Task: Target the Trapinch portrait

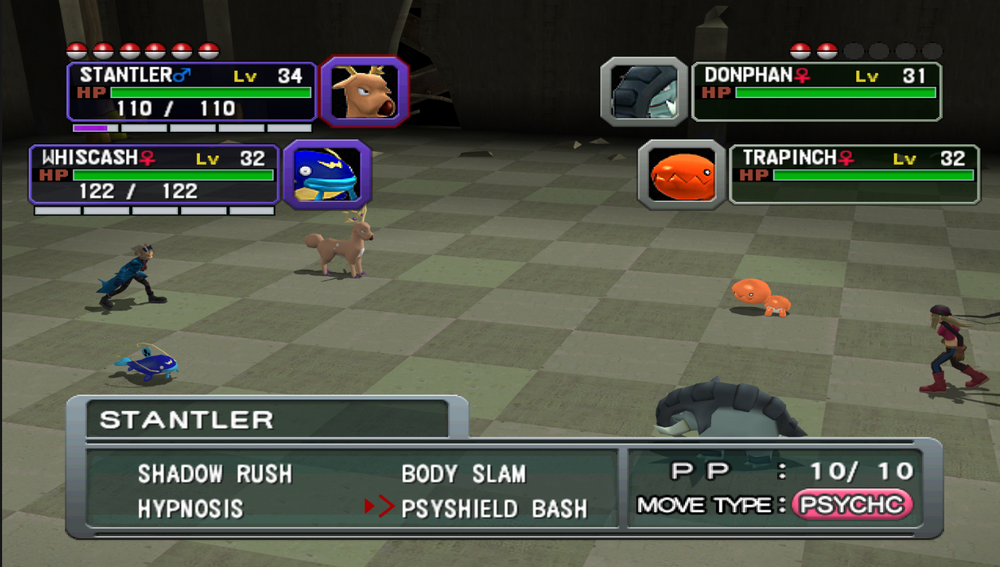Action: coord(683,175)
